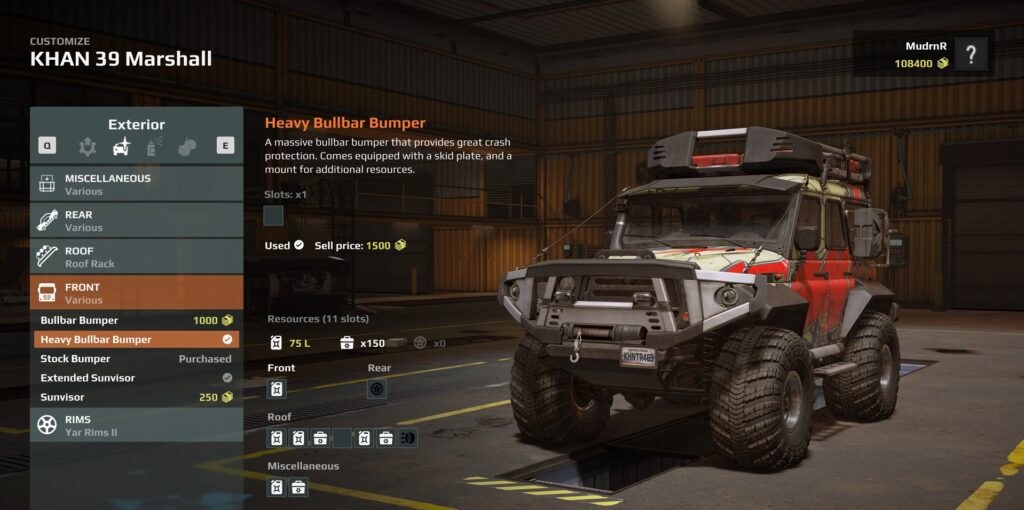Select the Miscellaneous repair toolbox slot
The width and height of the screenshot is (1024, 510).
pos(298,487)
